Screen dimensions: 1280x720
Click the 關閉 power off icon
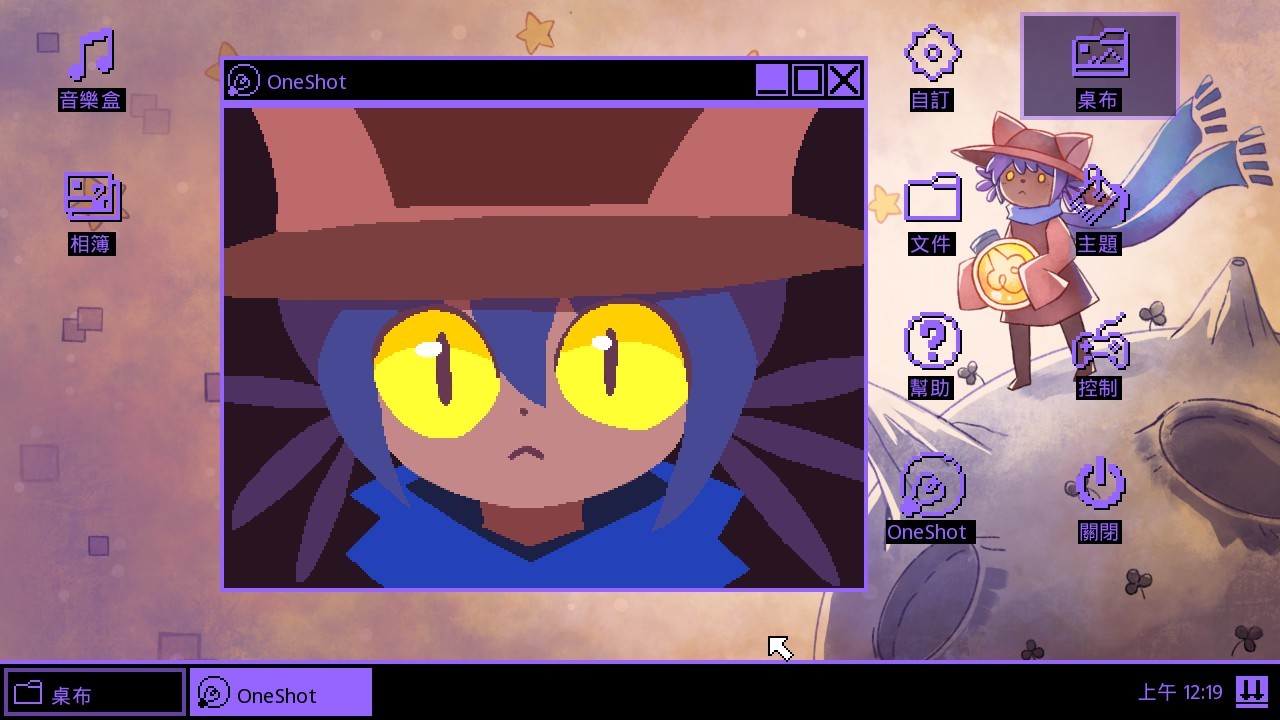[x=1099, y=487]
